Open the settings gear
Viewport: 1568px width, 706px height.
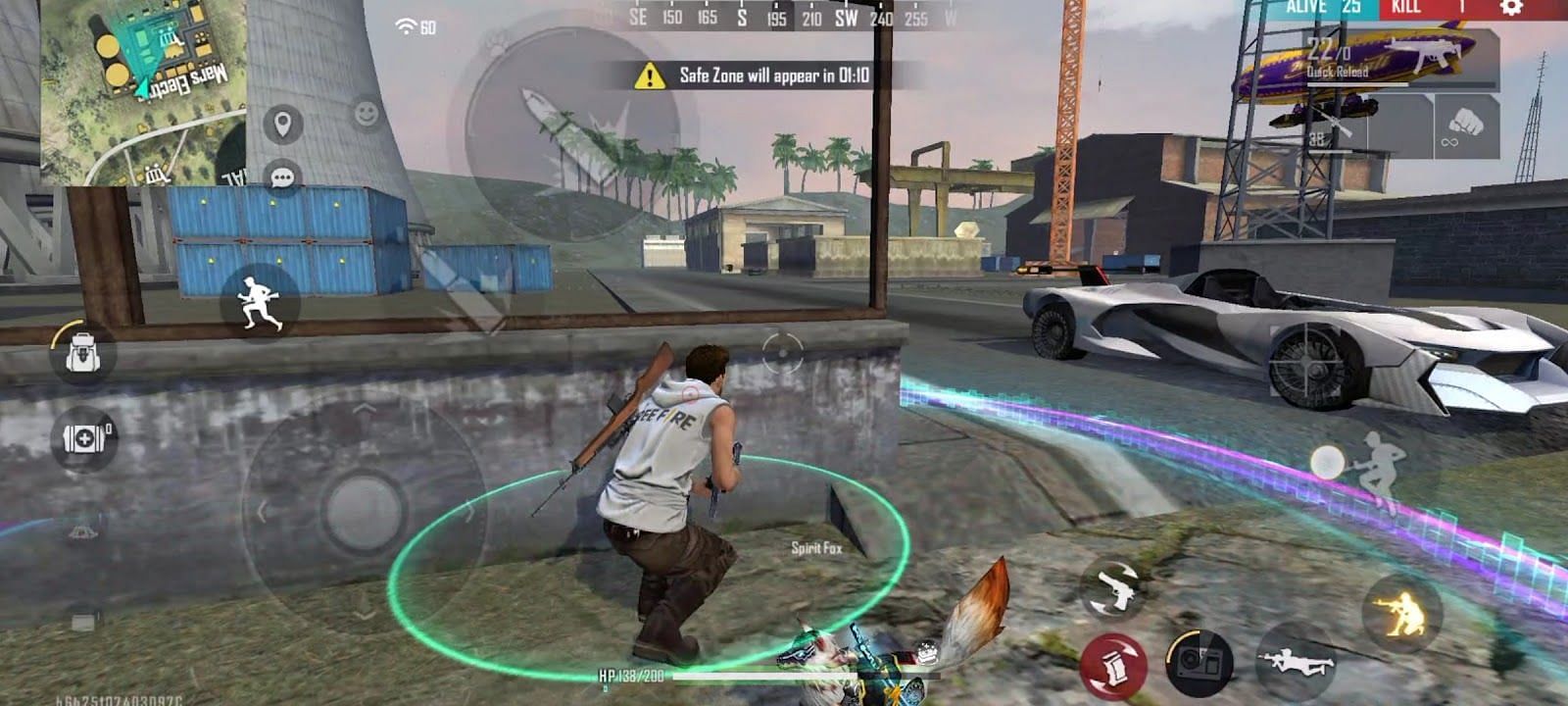coord(1511,8)
